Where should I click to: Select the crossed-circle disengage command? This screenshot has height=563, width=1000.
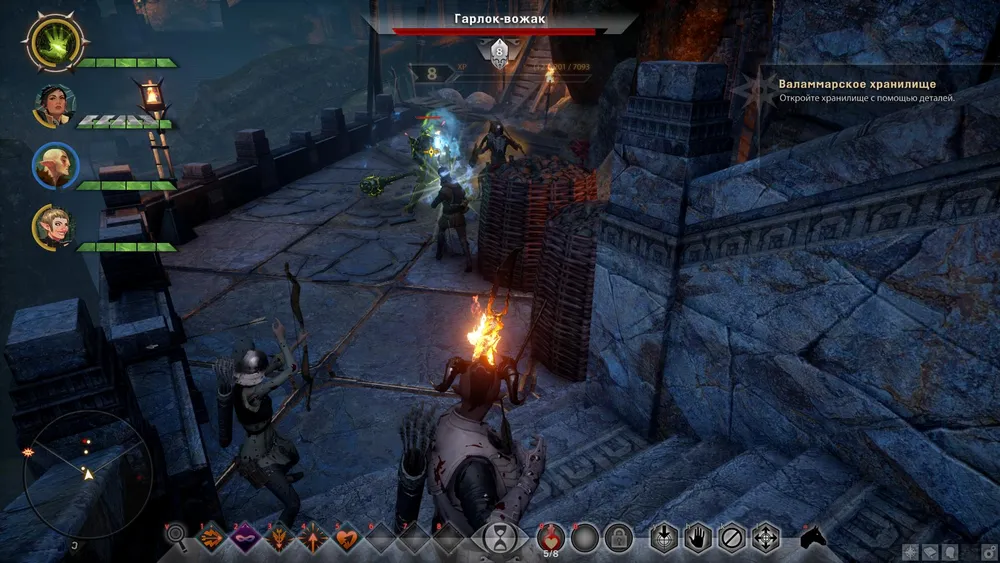tap(732, 538)
